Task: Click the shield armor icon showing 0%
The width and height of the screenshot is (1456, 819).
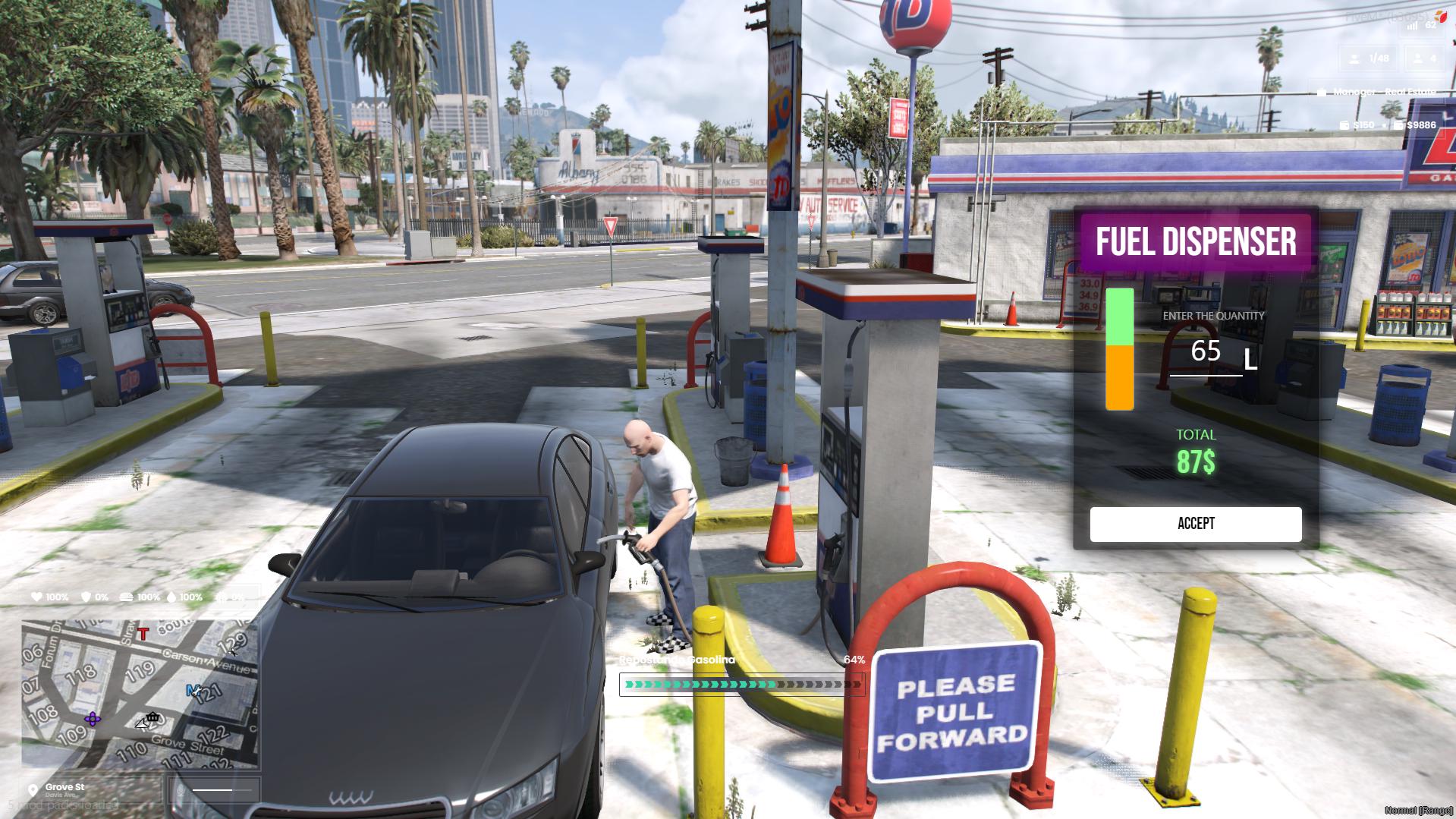Action: click(x=86, y=597)
